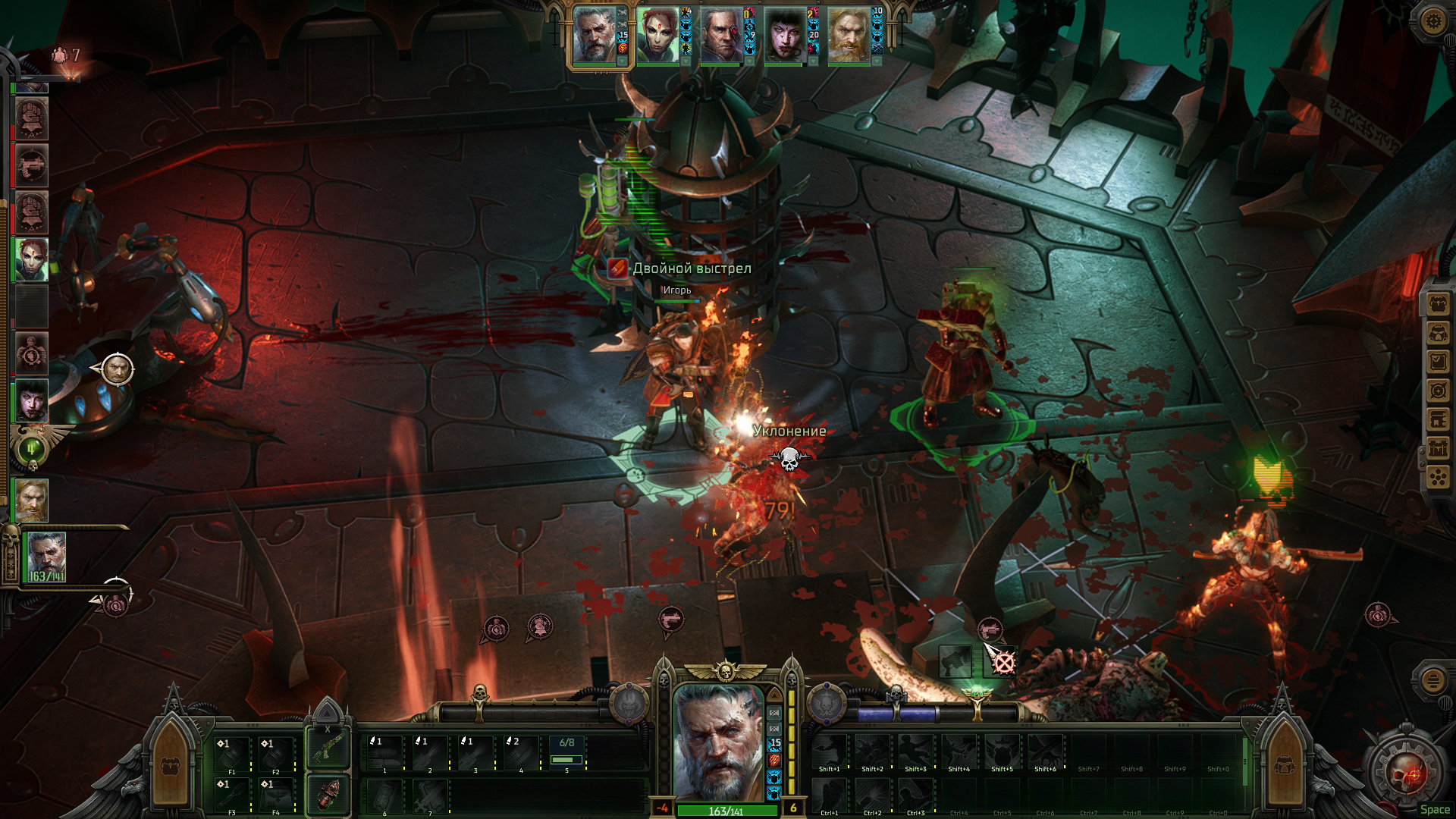
Task: Activate weapon ability in slot 1
Action: pos(384,754)
